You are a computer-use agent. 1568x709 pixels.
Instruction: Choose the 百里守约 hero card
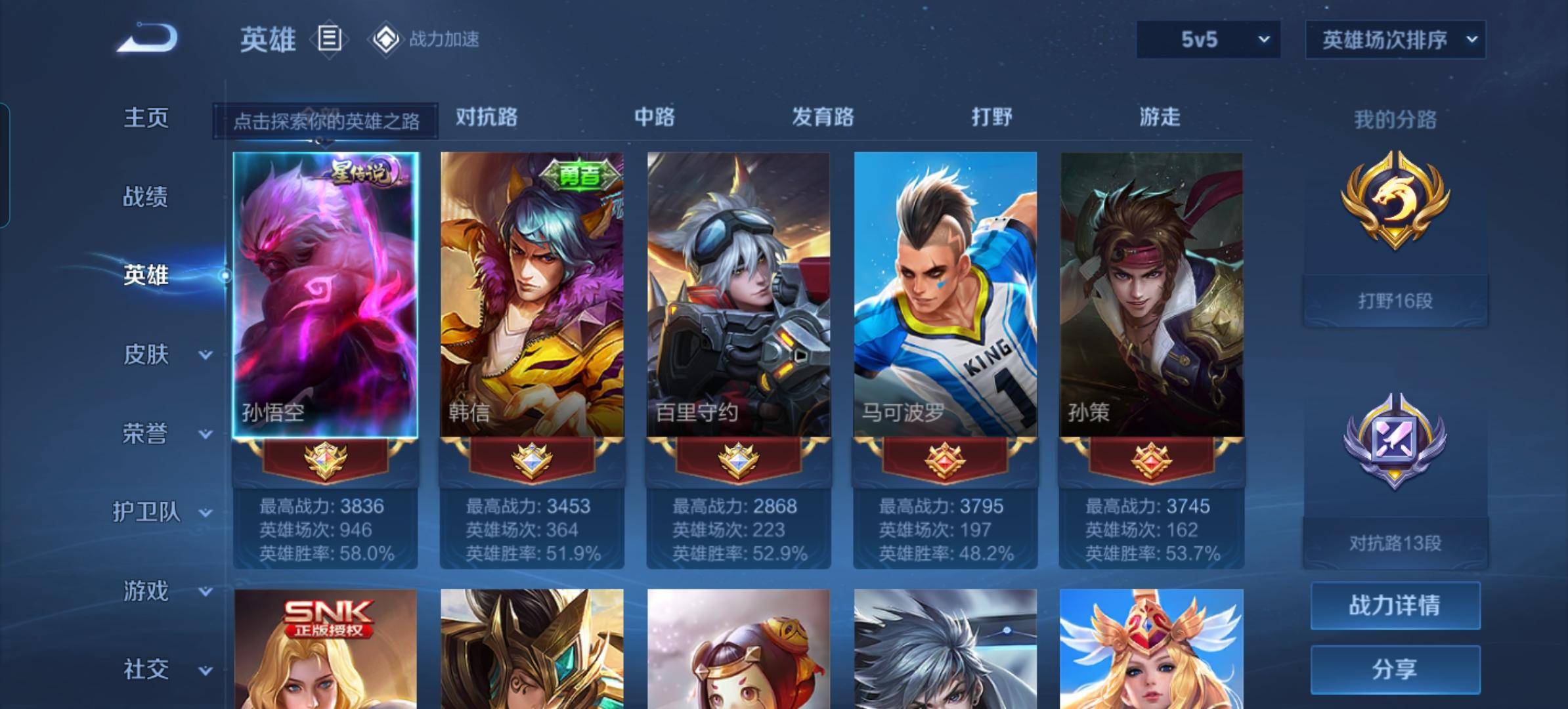(739, 295)
